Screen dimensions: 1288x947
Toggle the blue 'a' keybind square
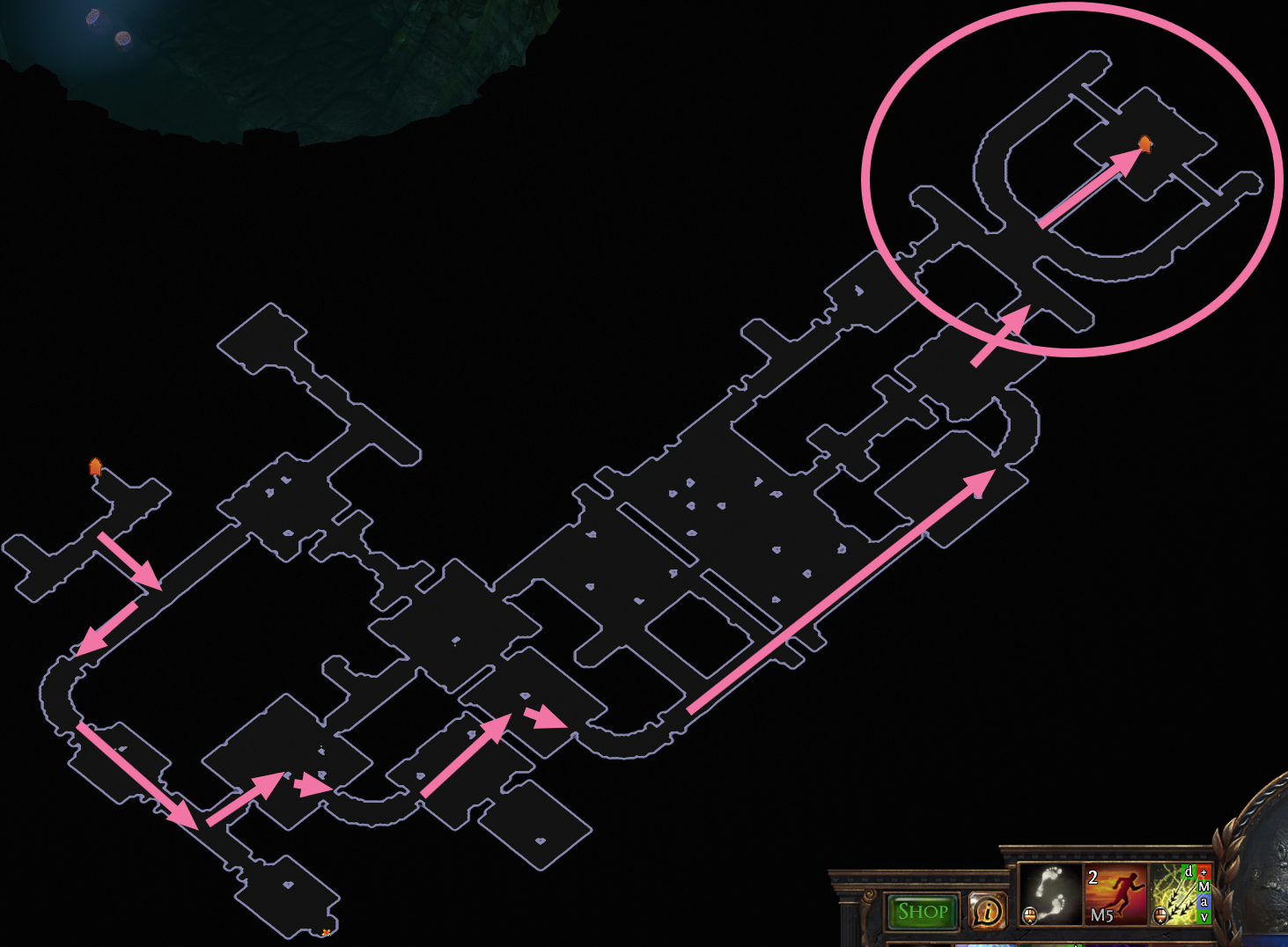[1203, 900]
